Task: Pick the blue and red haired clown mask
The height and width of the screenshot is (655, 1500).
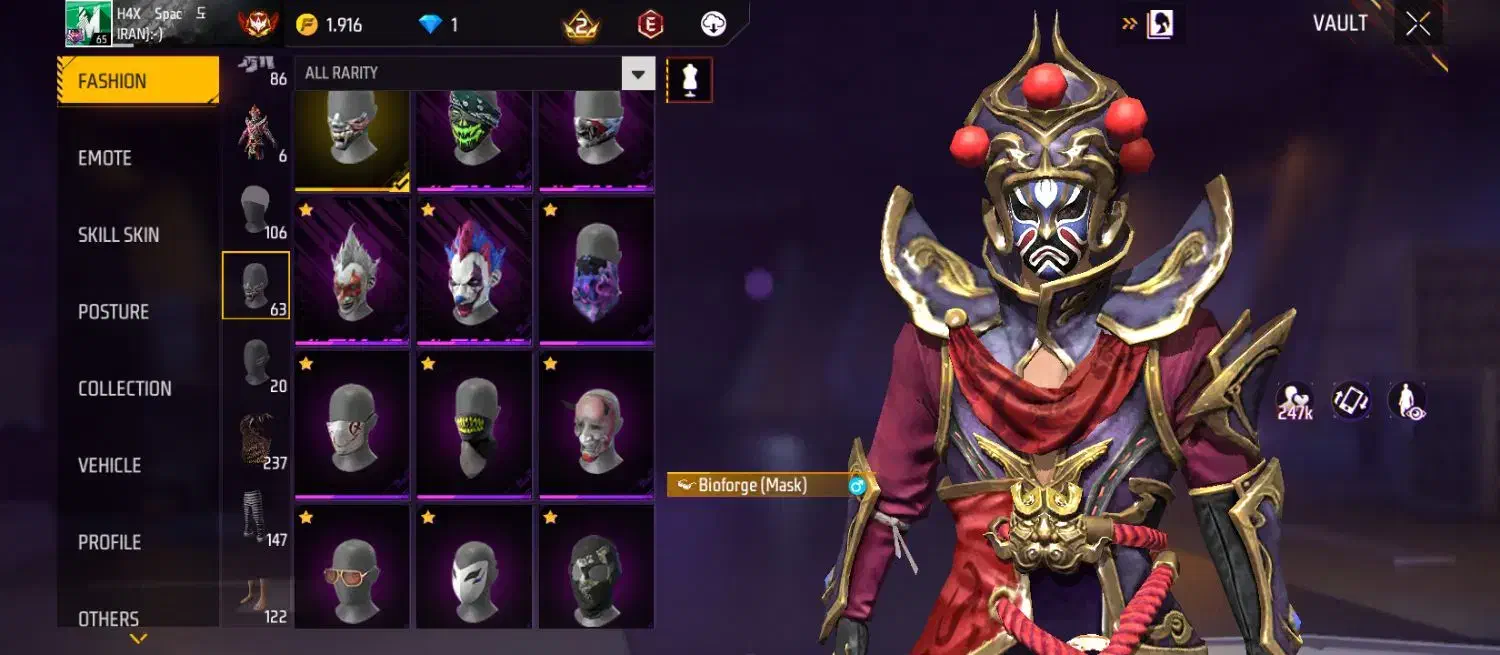Action: (474, 271)
